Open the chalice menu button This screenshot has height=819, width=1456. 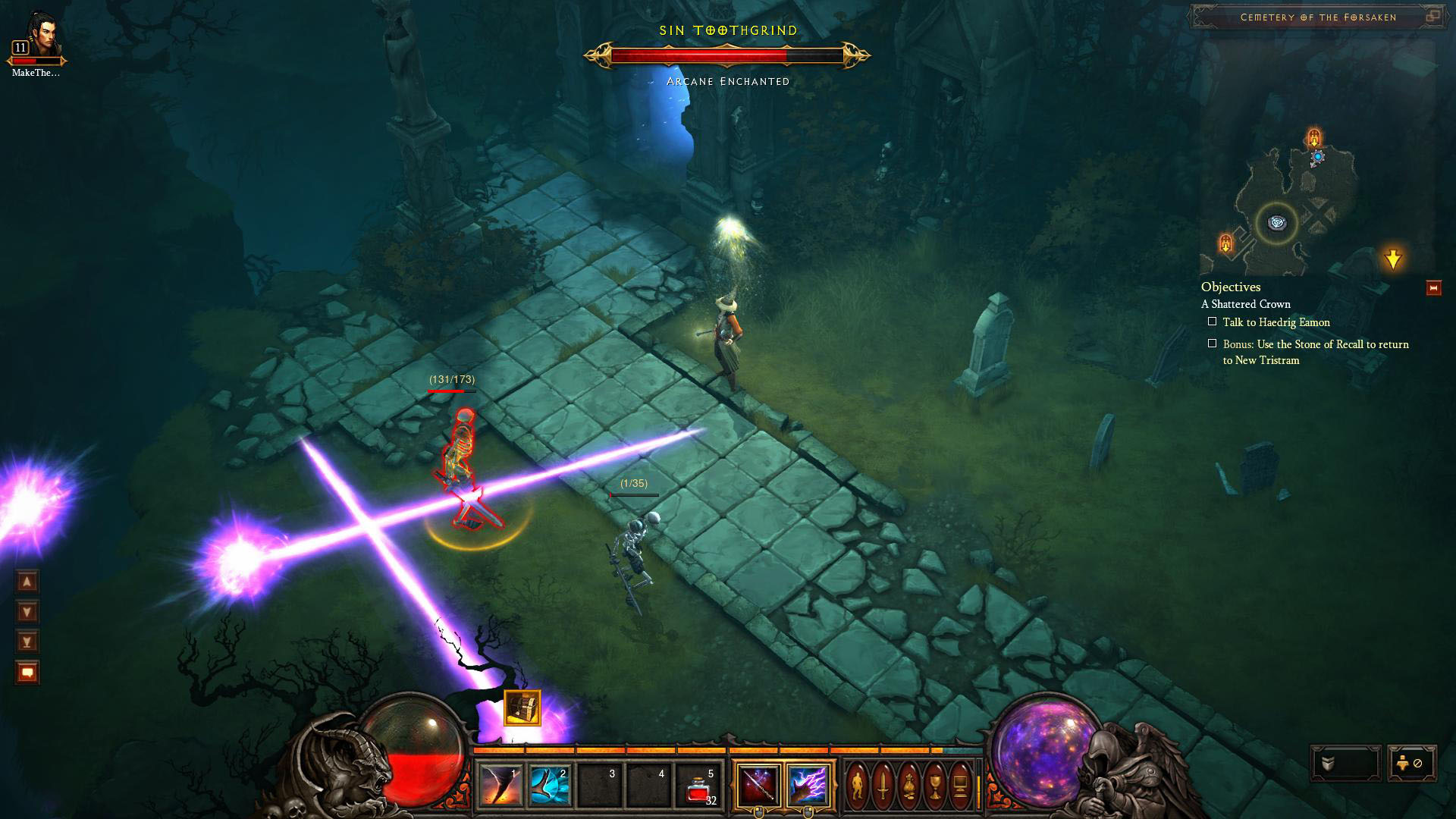(935, 786)
